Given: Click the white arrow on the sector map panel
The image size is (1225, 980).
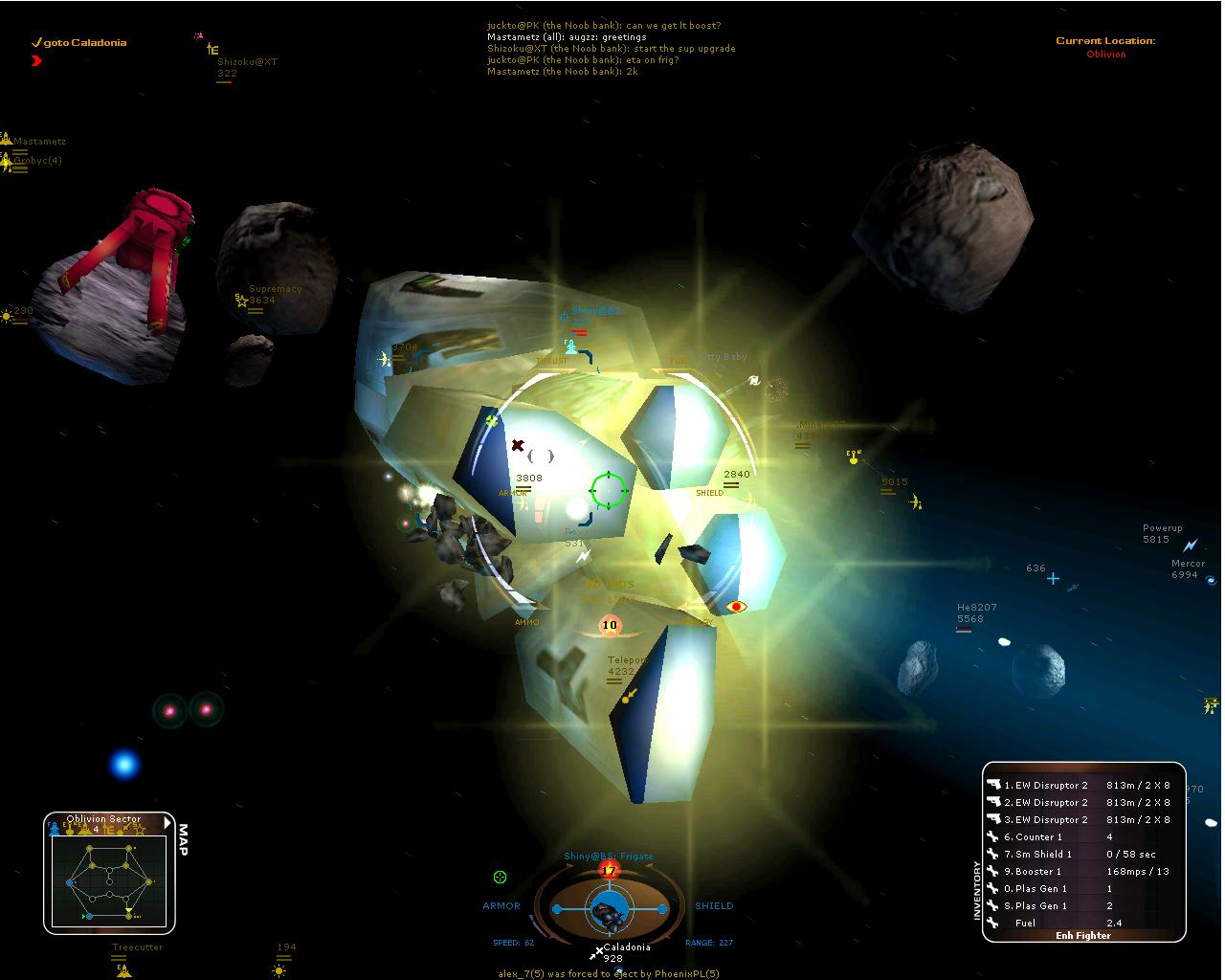Looking at the screenshot, I should click(x=168, y=822).
